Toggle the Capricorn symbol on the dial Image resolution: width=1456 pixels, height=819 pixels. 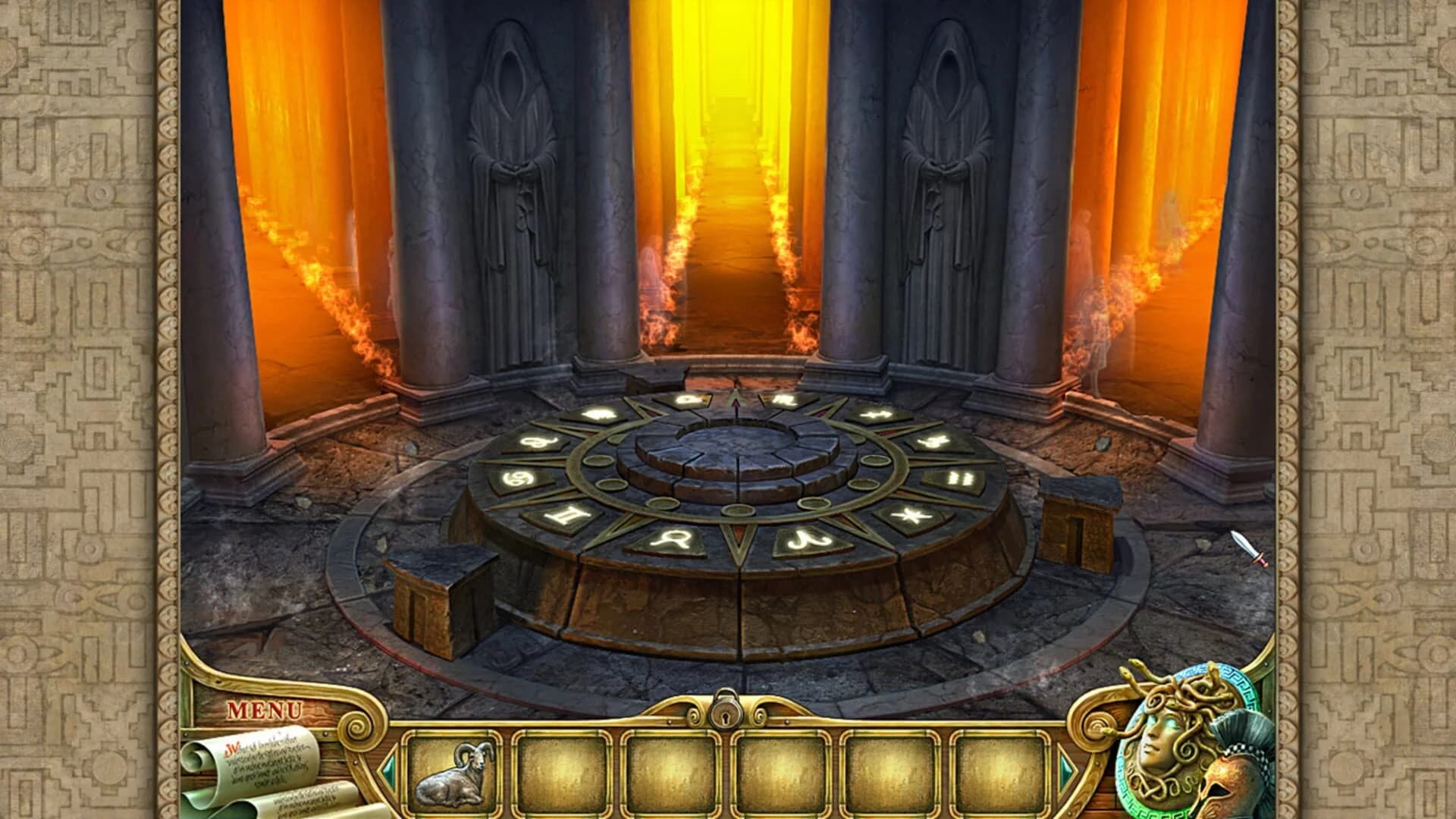click(x=930, y=442)
